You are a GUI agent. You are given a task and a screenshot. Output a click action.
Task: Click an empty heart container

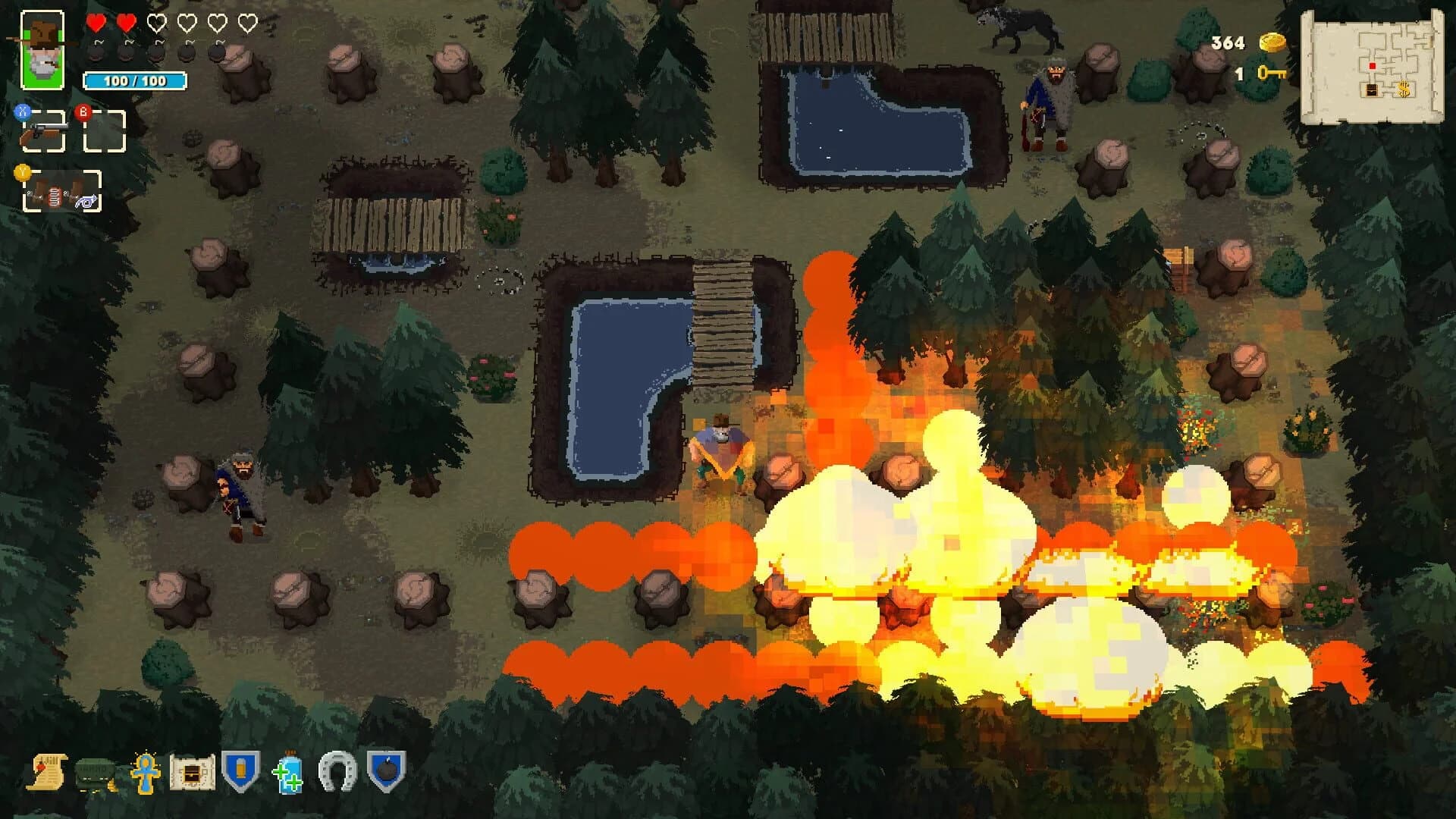point(155,24)
